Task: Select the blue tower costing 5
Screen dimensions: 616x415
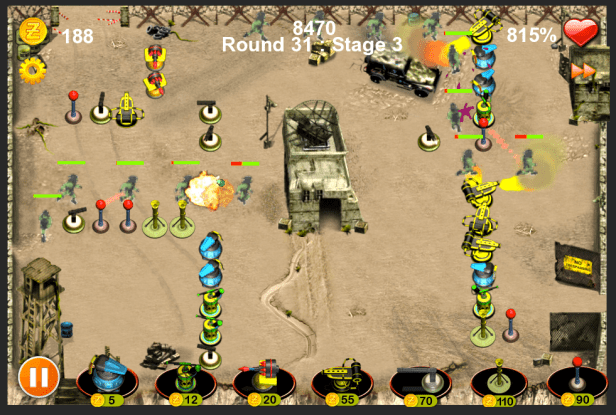Action: (108, 378)
